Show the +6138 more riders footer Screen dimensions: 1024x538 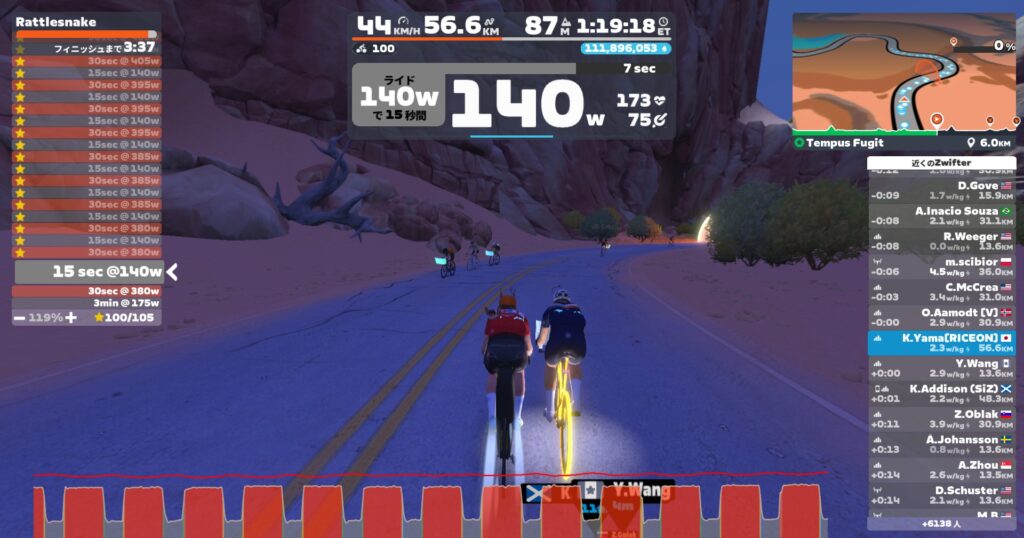point(941,523)
